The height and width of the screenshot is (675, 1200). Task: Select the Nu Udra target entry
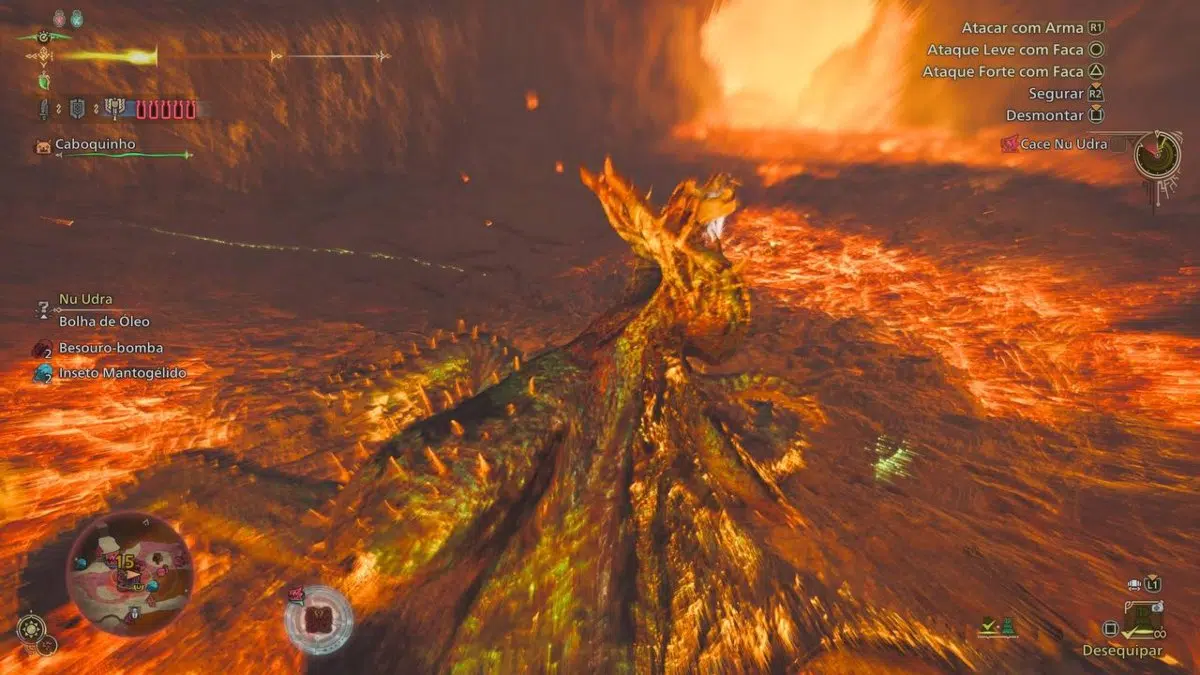[85, 299]
